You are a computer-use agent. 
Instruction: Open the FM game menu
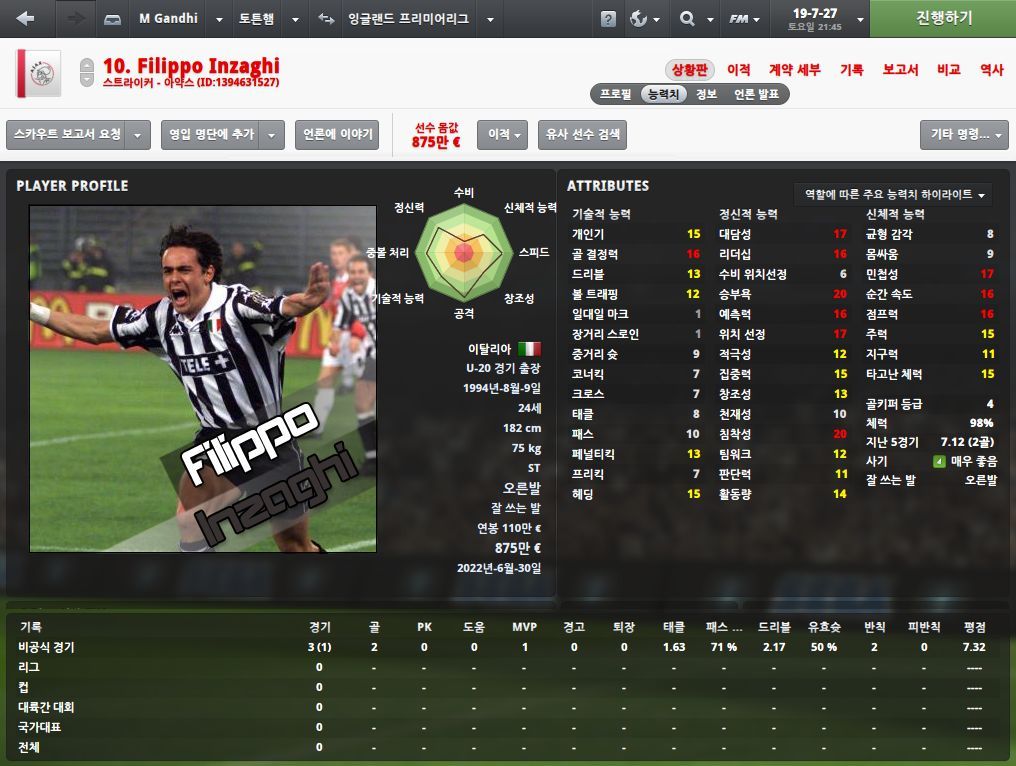744,19
